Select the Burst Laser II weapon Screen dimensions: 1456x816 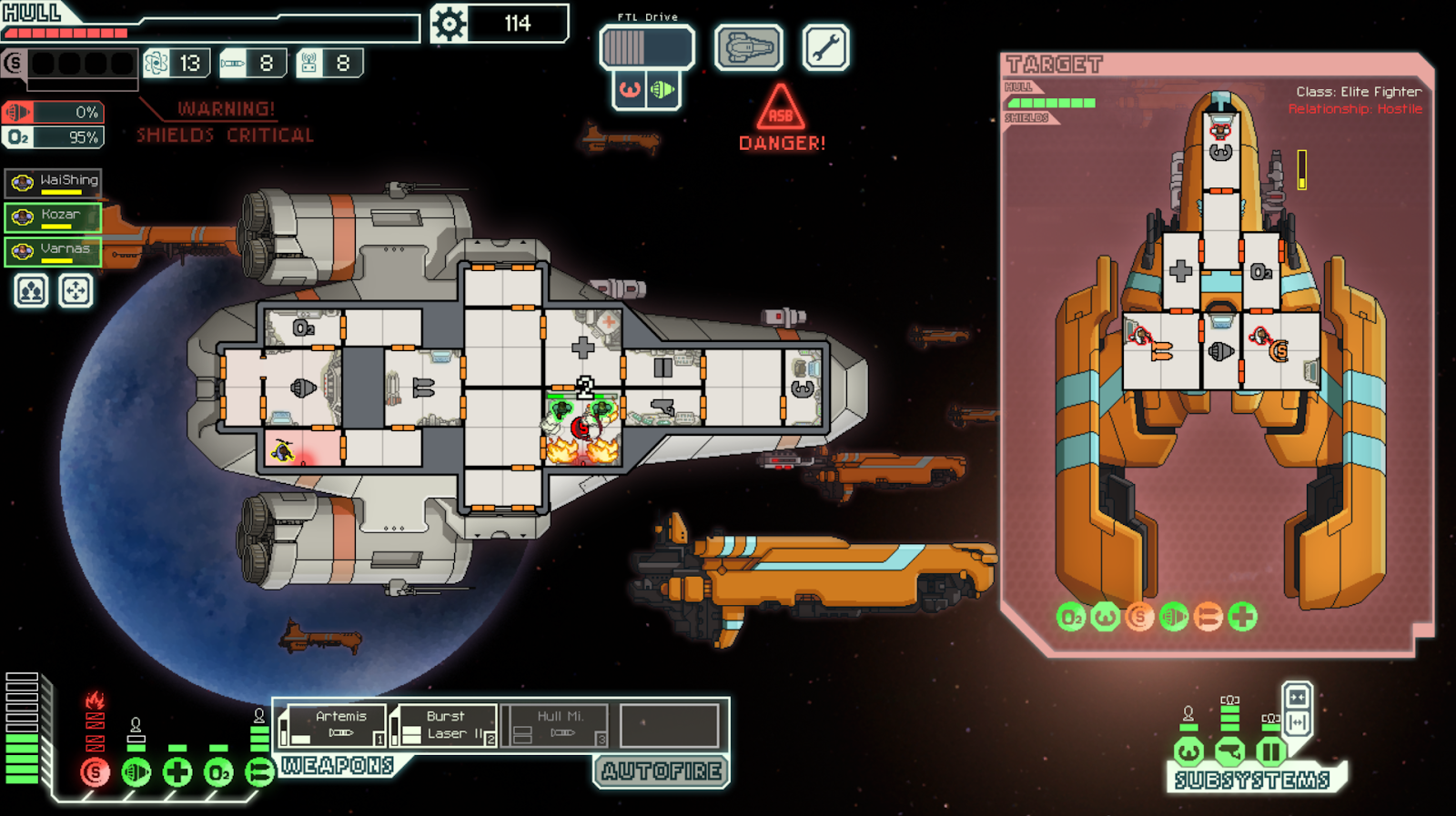tap(444, 726)
